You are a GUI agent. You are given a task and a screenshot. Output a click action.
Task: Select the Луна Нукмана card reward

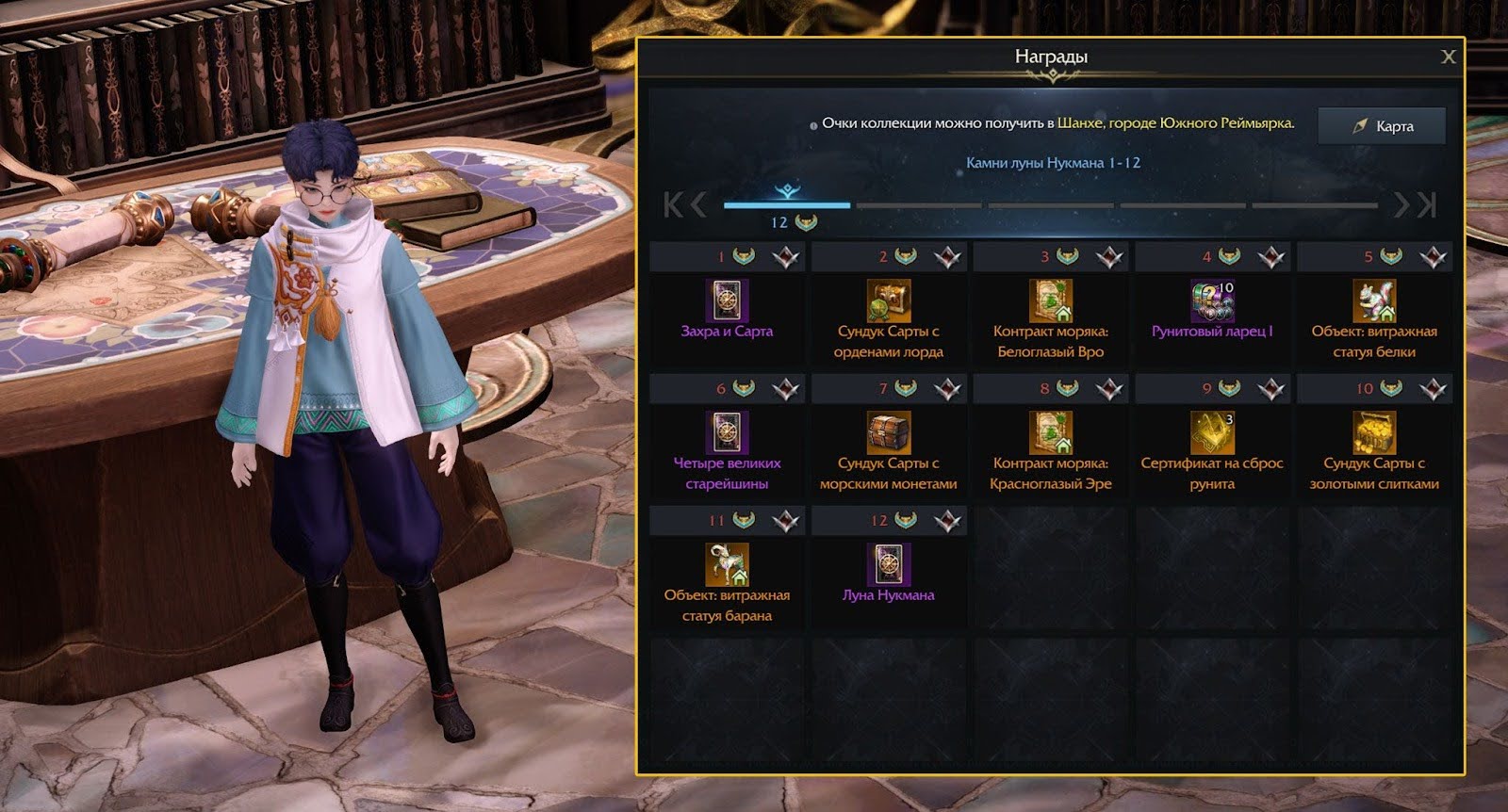point(889,565)
